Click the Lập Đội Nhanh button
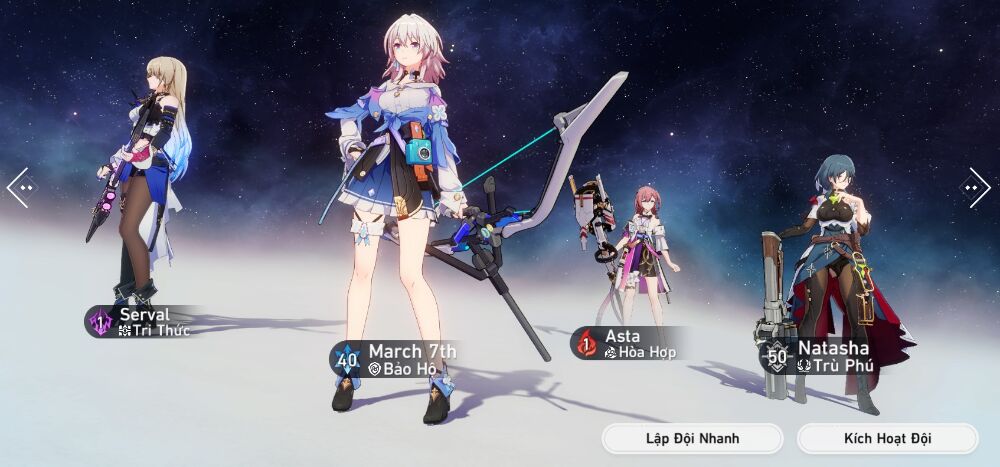 [692, 438]
